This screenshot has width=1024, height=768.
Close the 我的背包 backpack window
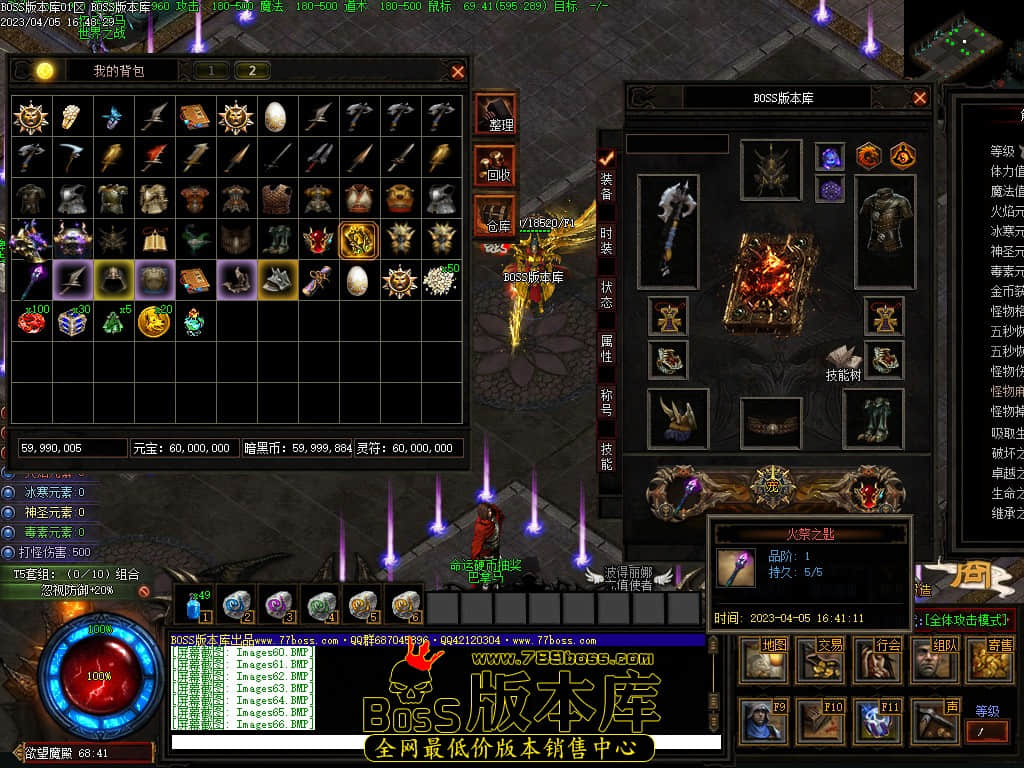pos(458,71)
